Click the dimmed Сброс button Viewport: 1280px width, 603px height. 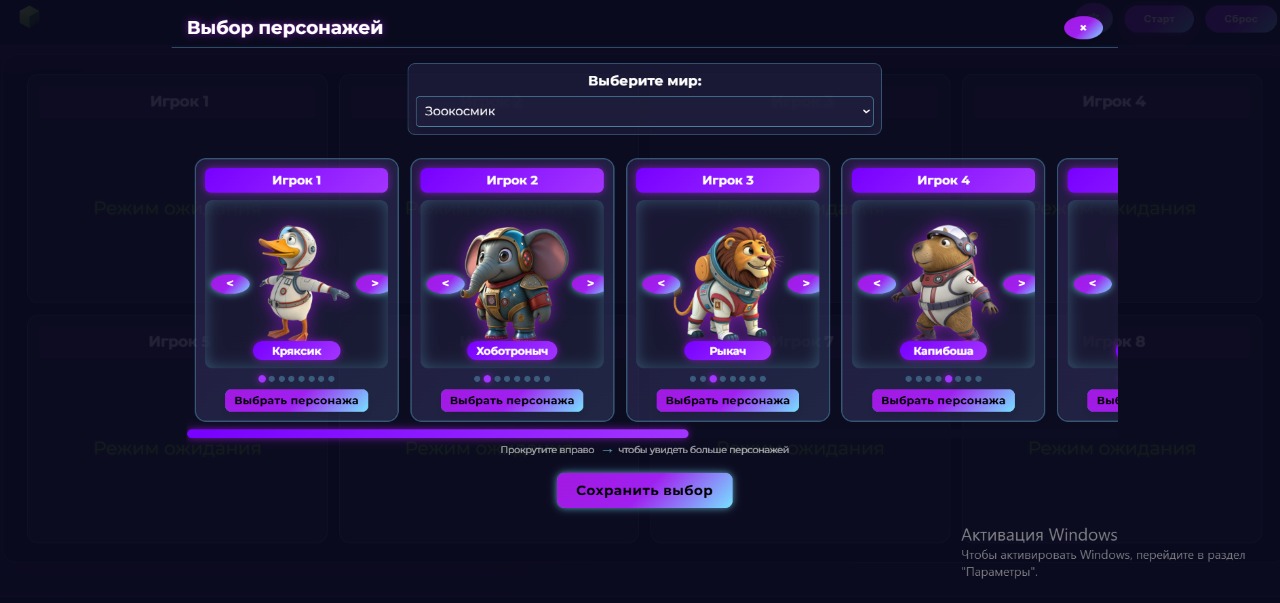pos(1239,19)
